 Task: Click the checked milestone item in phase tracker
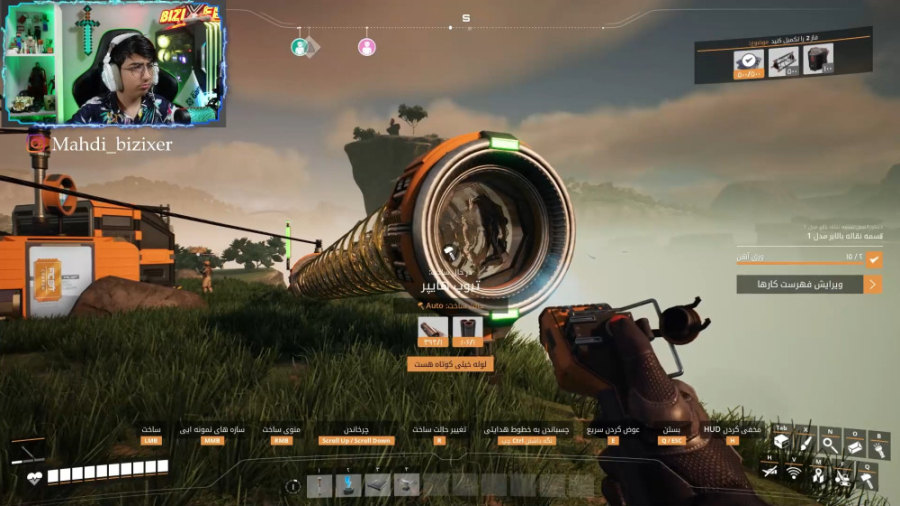click(746, 61)
